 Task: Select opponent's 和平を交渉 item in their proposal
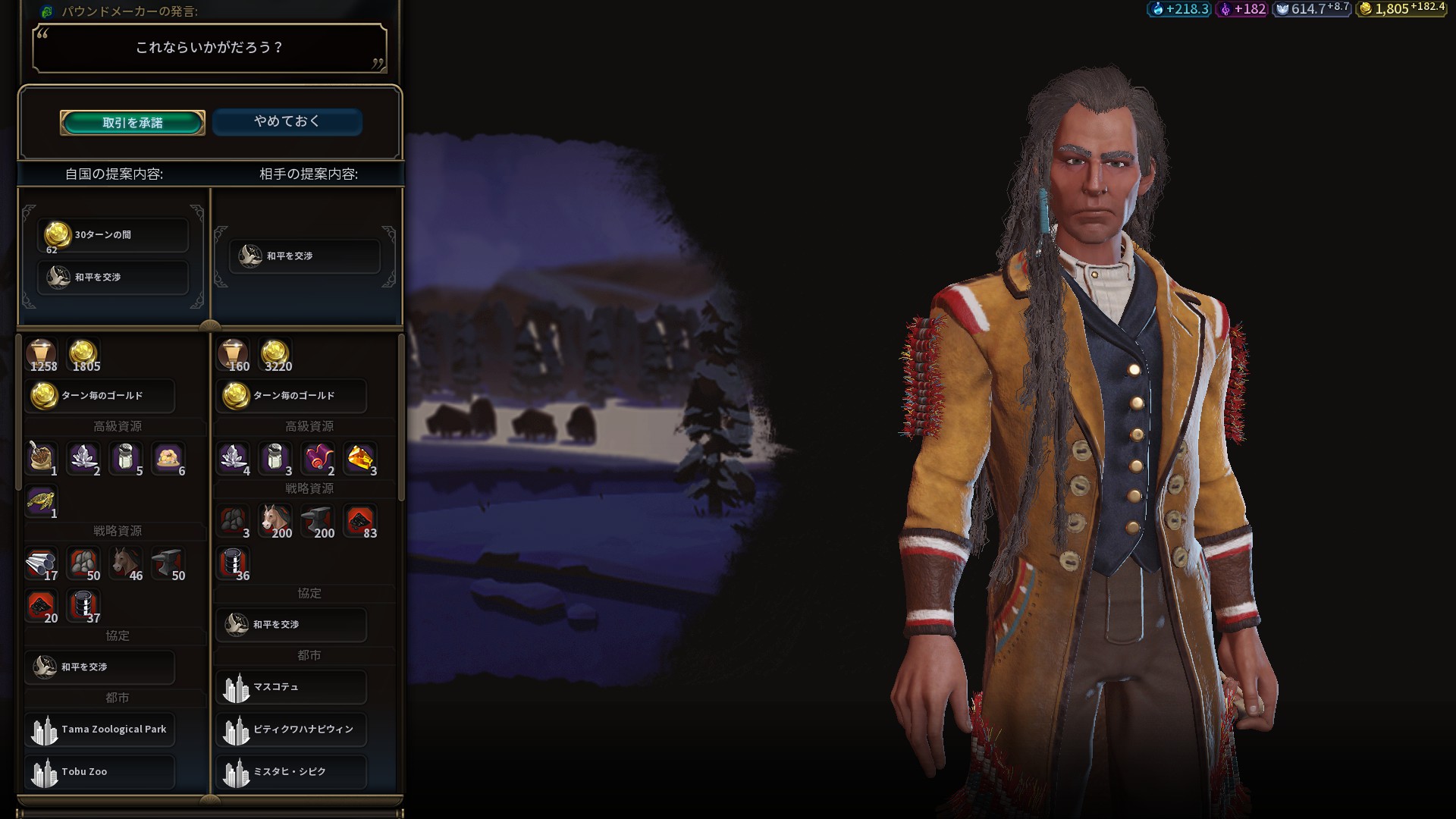click(x=305, y=256)
